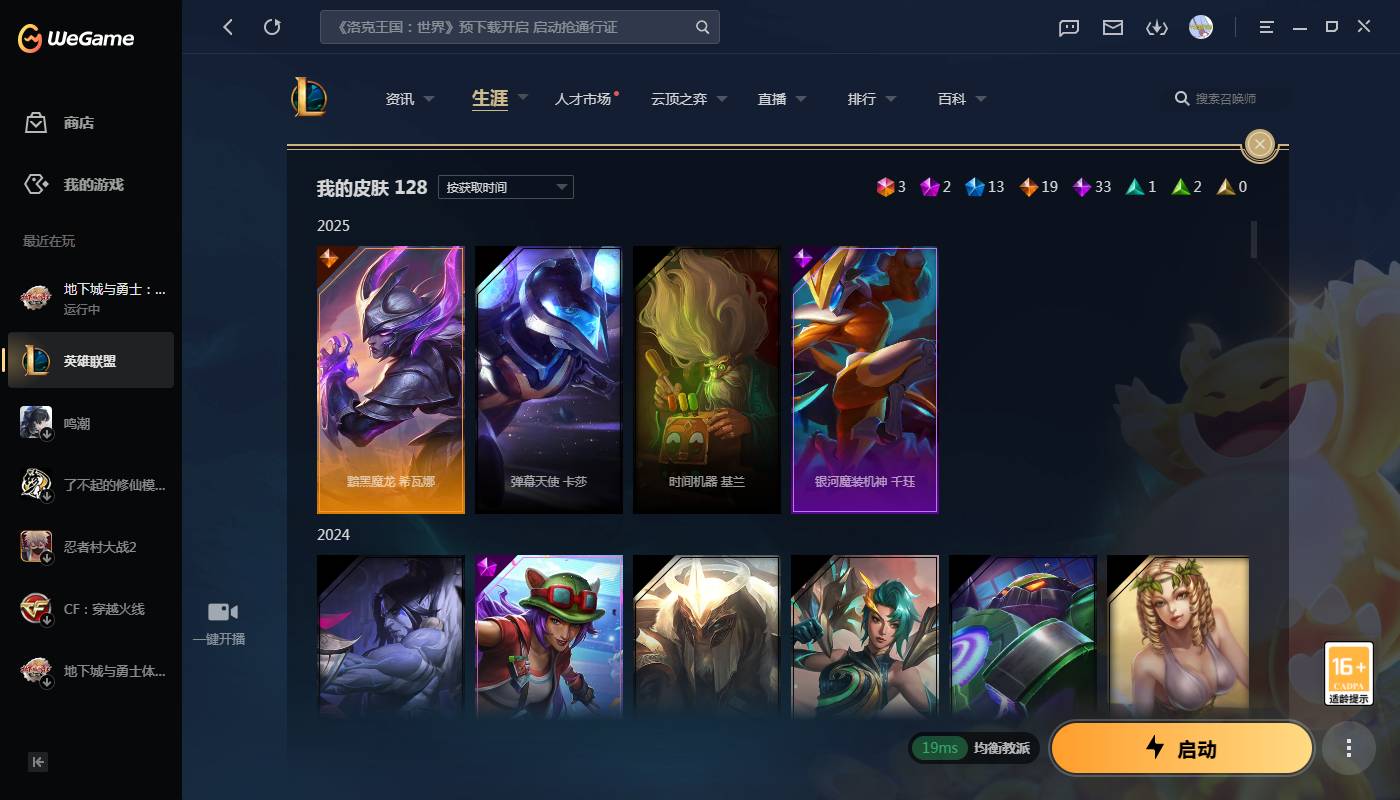The width and height of the screenshot is (1400, 800).
Task: Open the download manager icon
Action: [x=1157, y=27]
